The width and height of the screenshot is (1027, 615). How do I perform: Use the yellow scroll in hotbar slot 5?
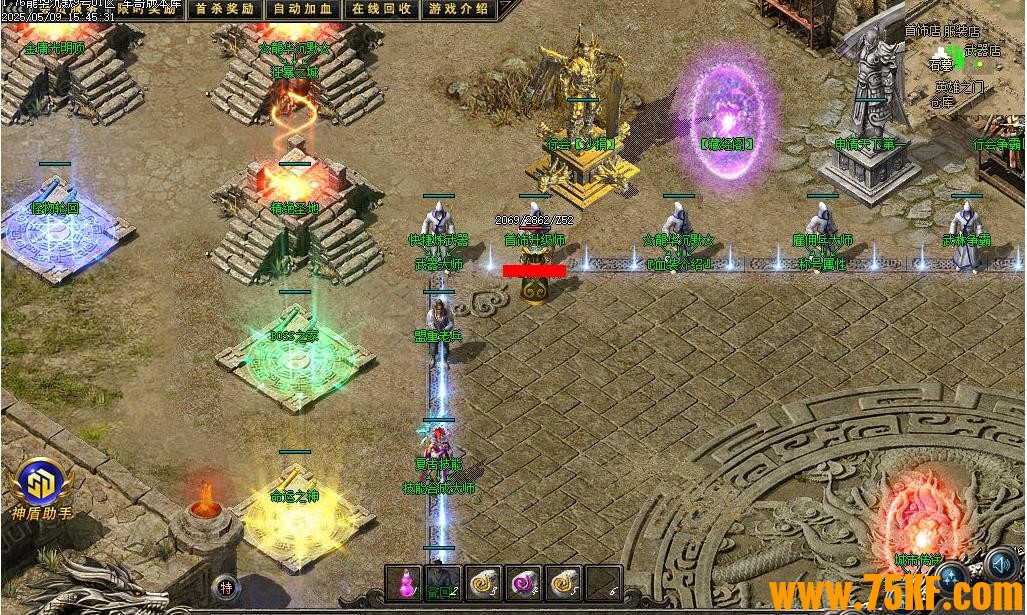pos(564,583)
